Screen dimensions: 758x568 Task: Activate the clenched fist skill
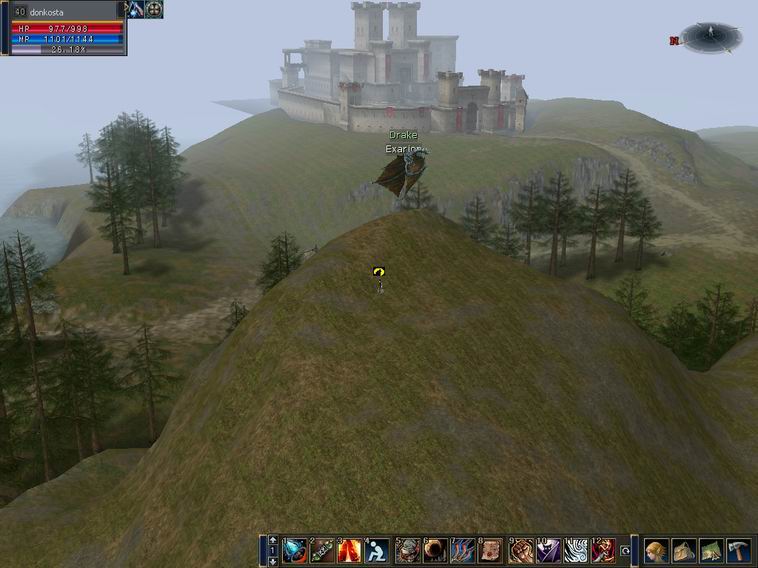(521, 551)
